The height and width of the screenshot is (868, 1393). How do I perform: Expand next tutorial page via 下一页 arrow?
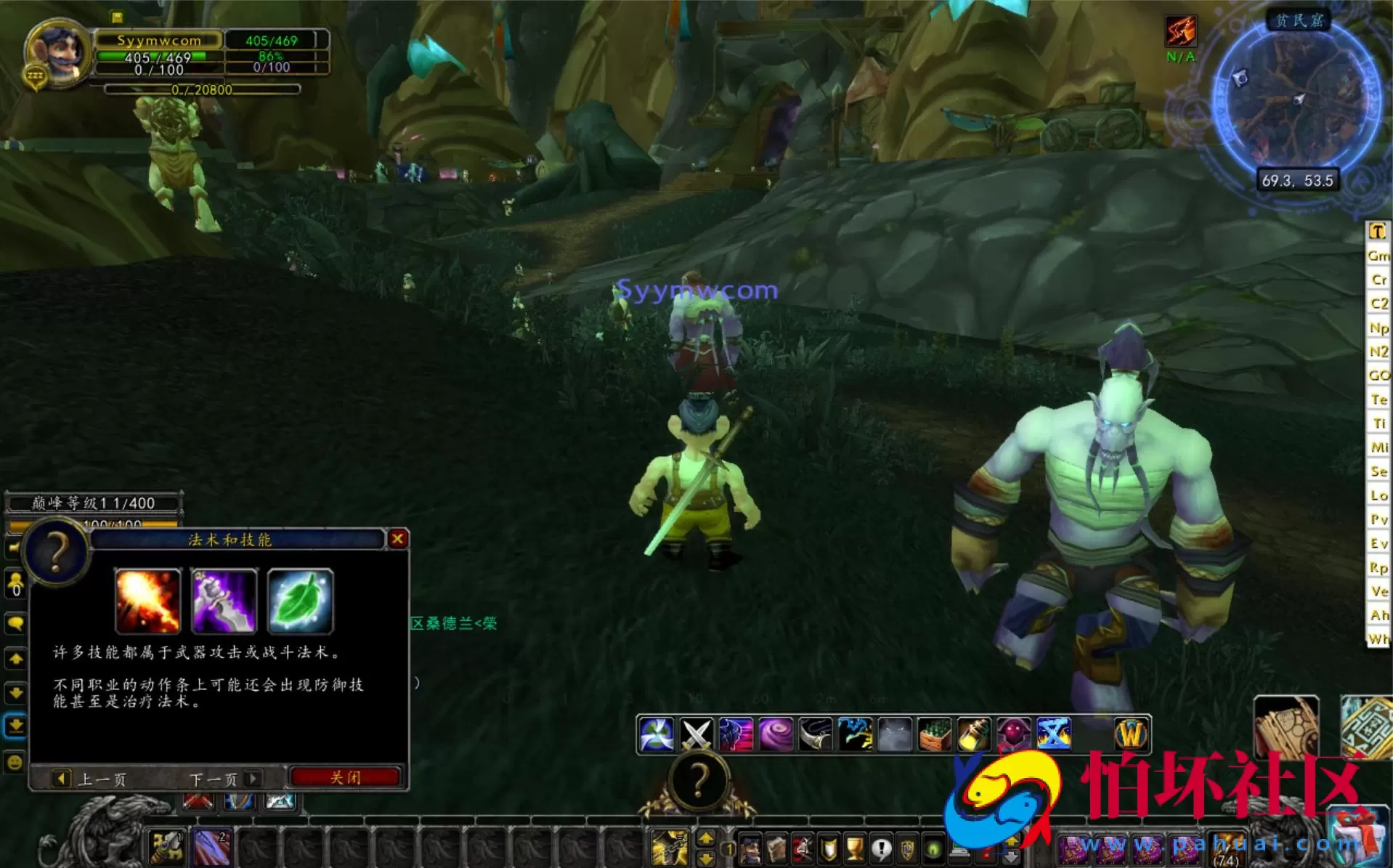coord(253,779)
